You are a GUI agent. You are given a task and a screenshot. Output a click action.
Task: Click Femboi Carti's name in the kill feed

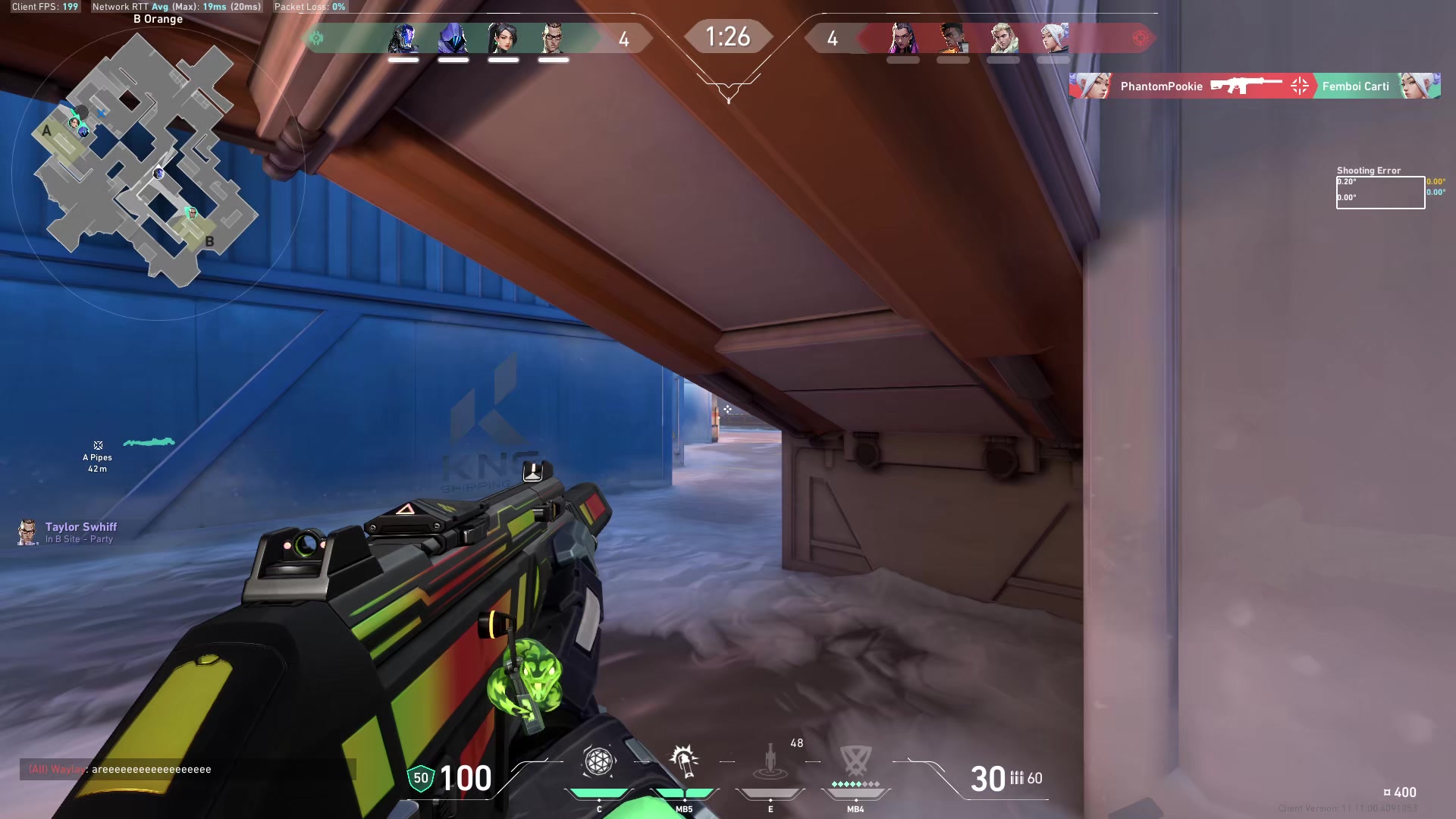(x=1354, y=86)
